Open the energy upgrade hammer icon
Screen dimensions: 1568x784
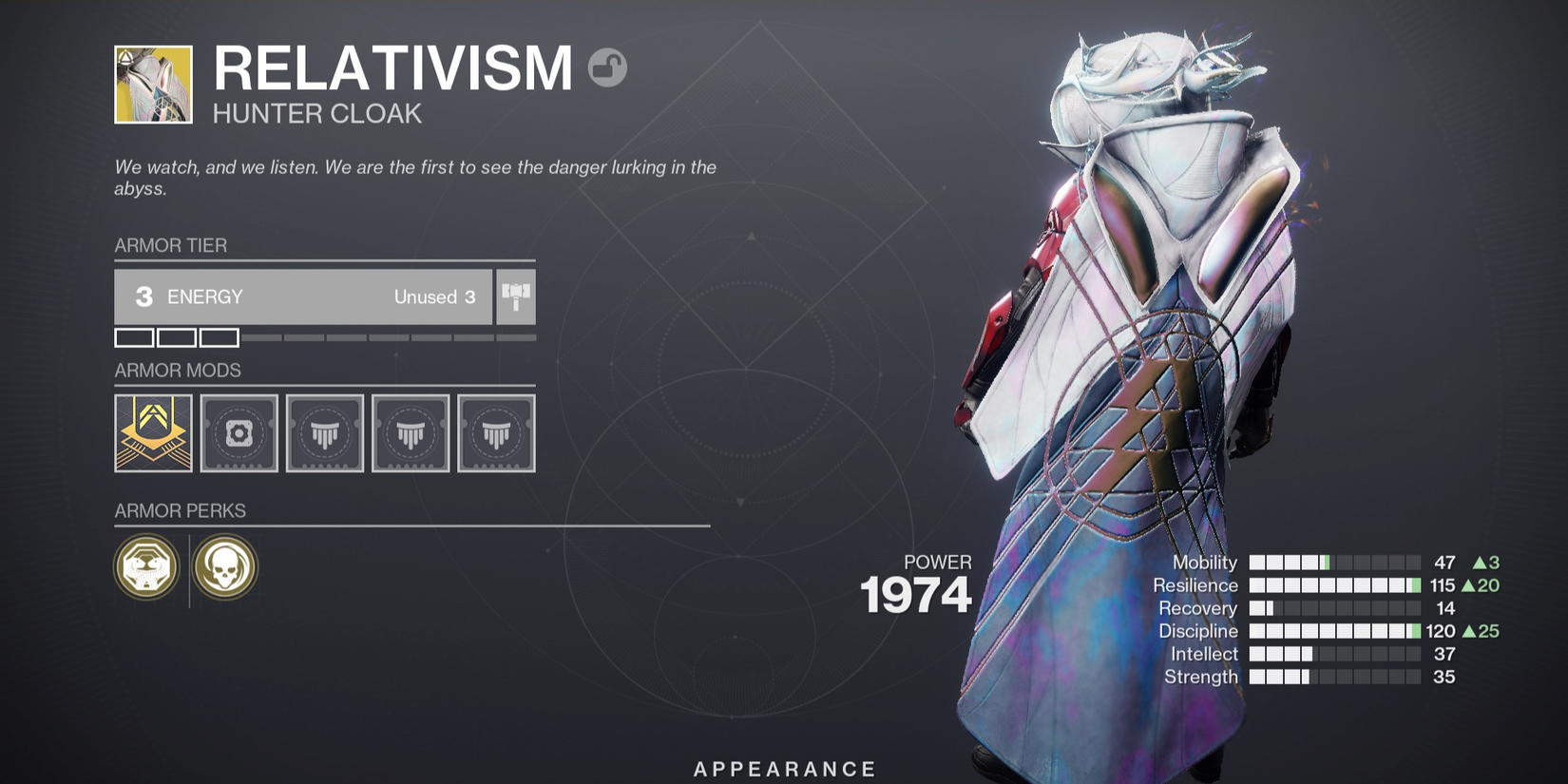pos(516,296)
